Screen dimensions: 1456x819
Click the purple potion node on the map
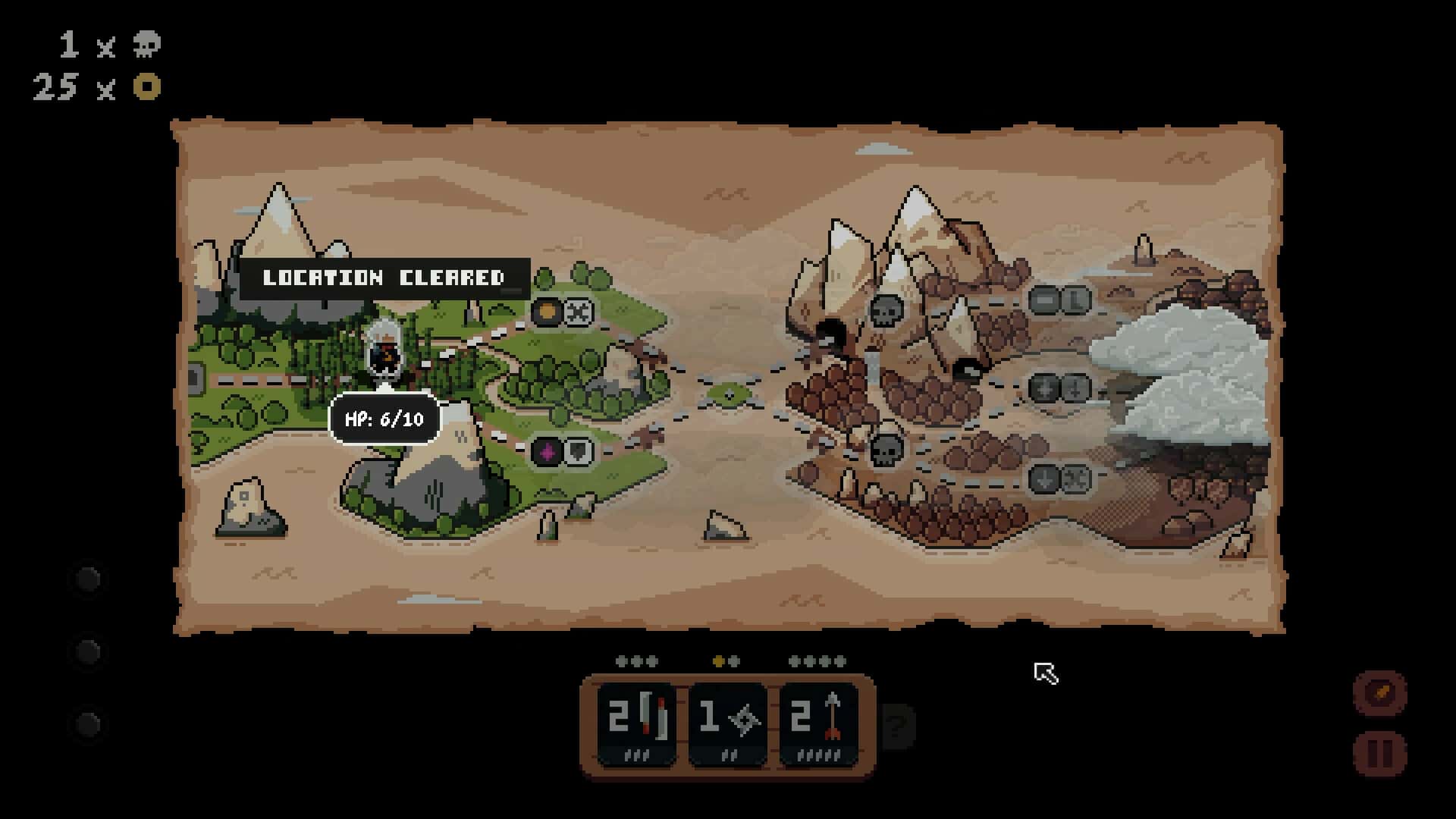point(545,449)
